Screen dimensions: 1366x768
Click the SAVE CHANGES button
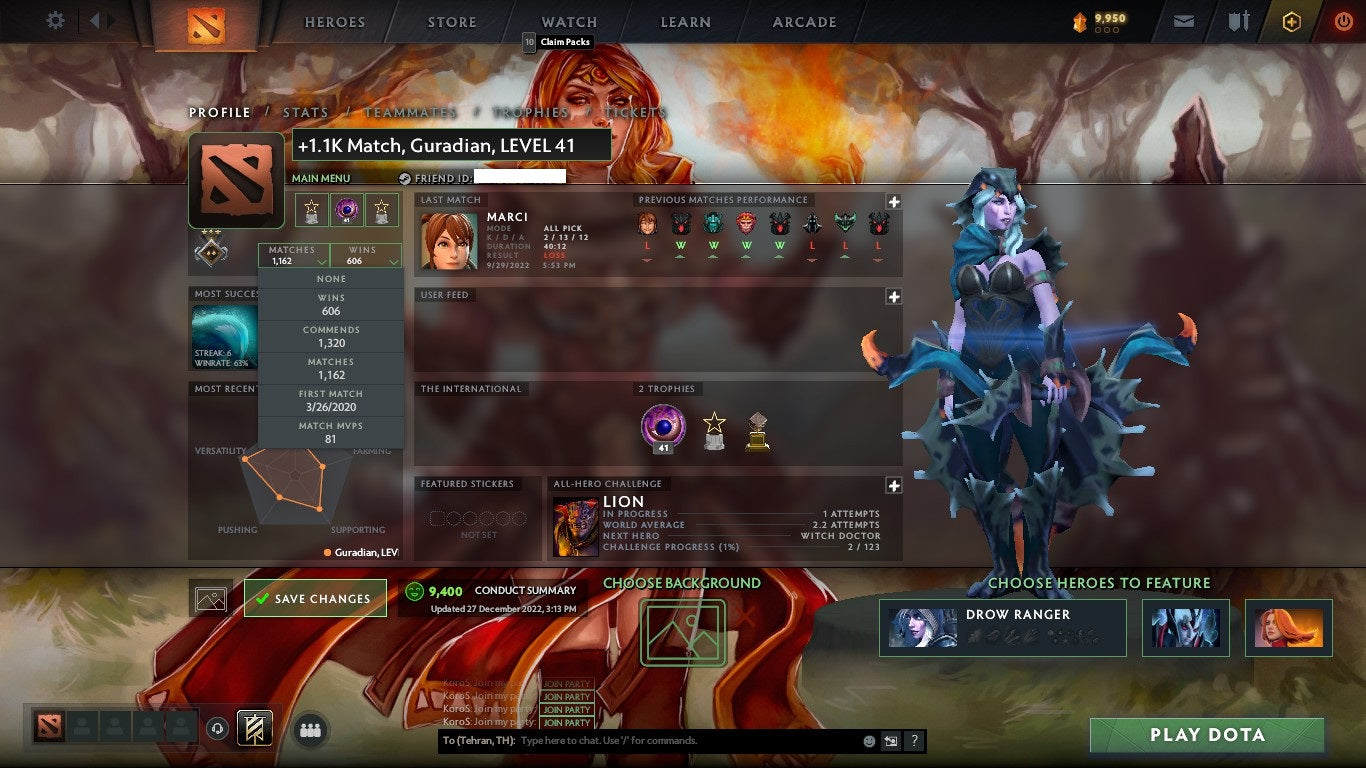click(315, 597)
